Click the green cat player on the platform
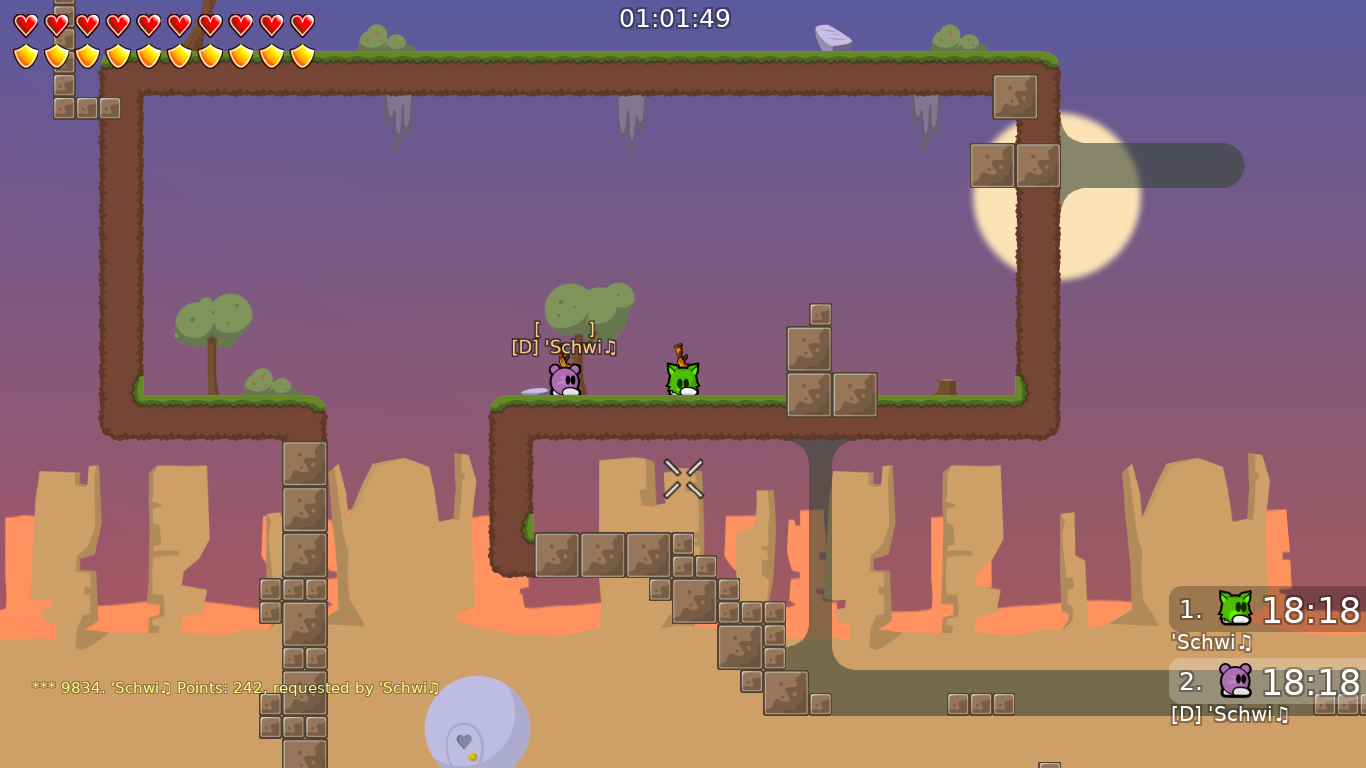The image size is (1366, 768). [681, 379]
